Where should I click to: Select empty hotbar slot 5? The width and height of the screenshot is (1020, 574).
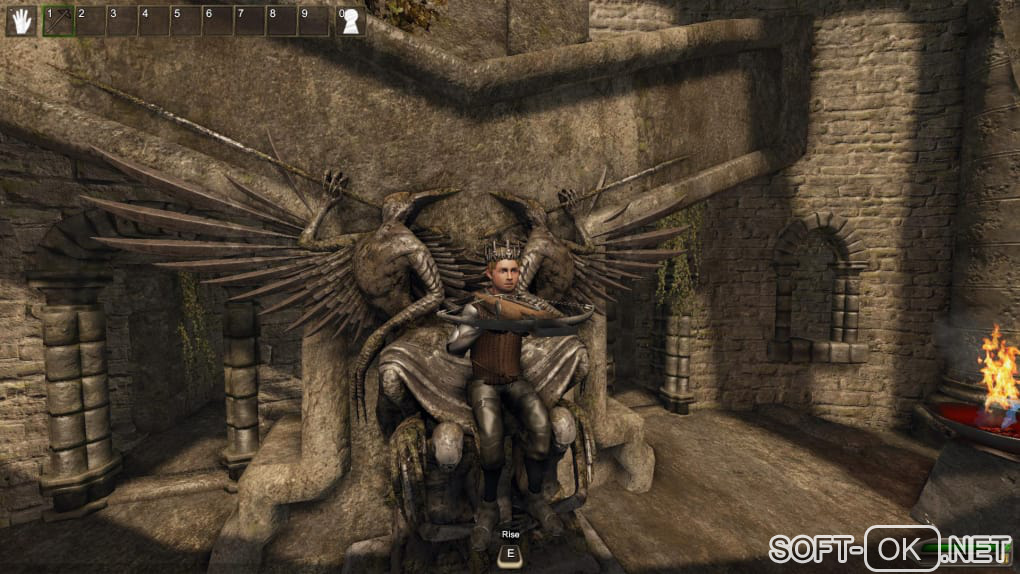(x=186, y=21)
